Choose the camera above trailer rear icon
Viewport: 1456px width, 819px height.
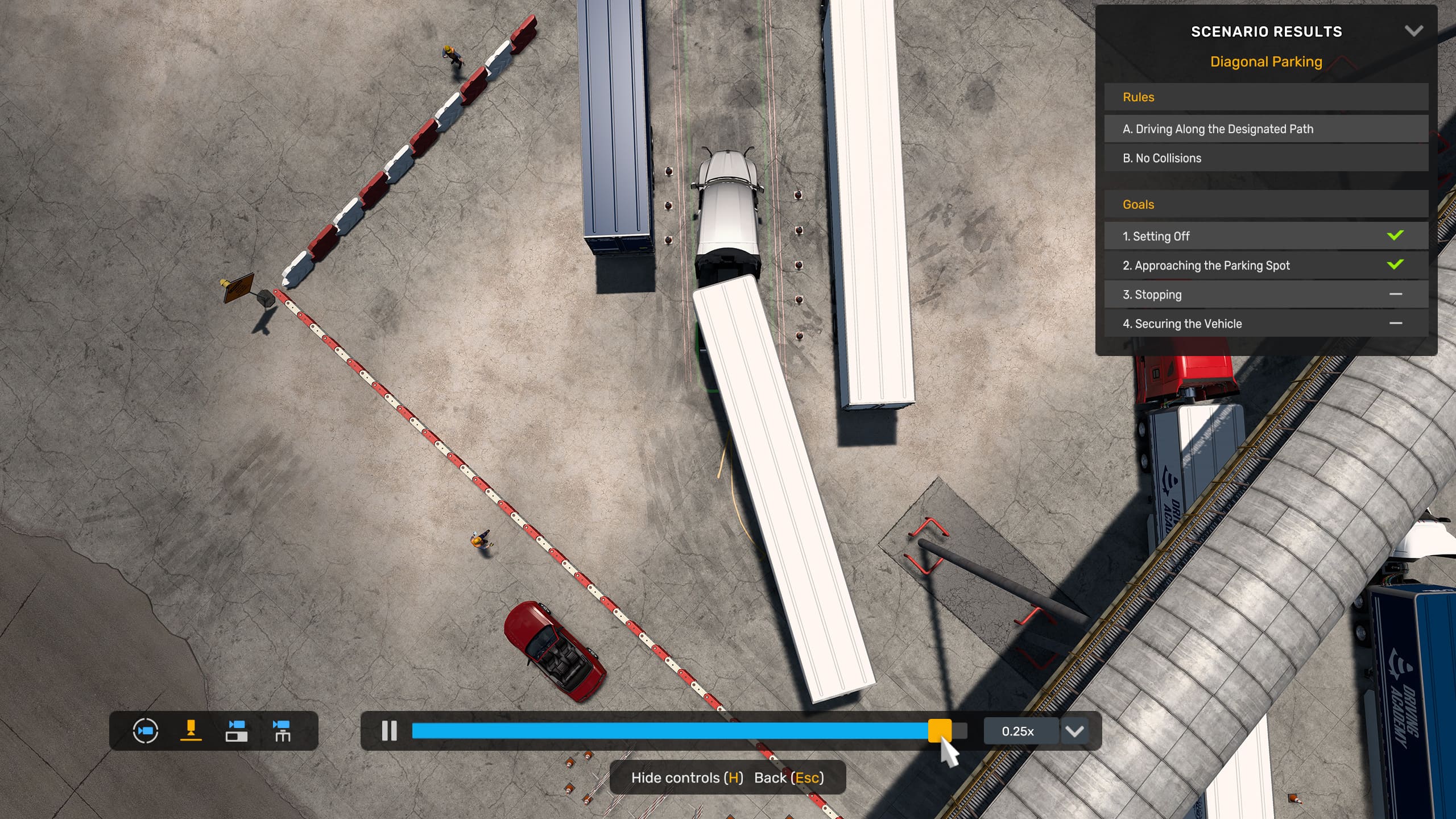[x=282, y=731]
